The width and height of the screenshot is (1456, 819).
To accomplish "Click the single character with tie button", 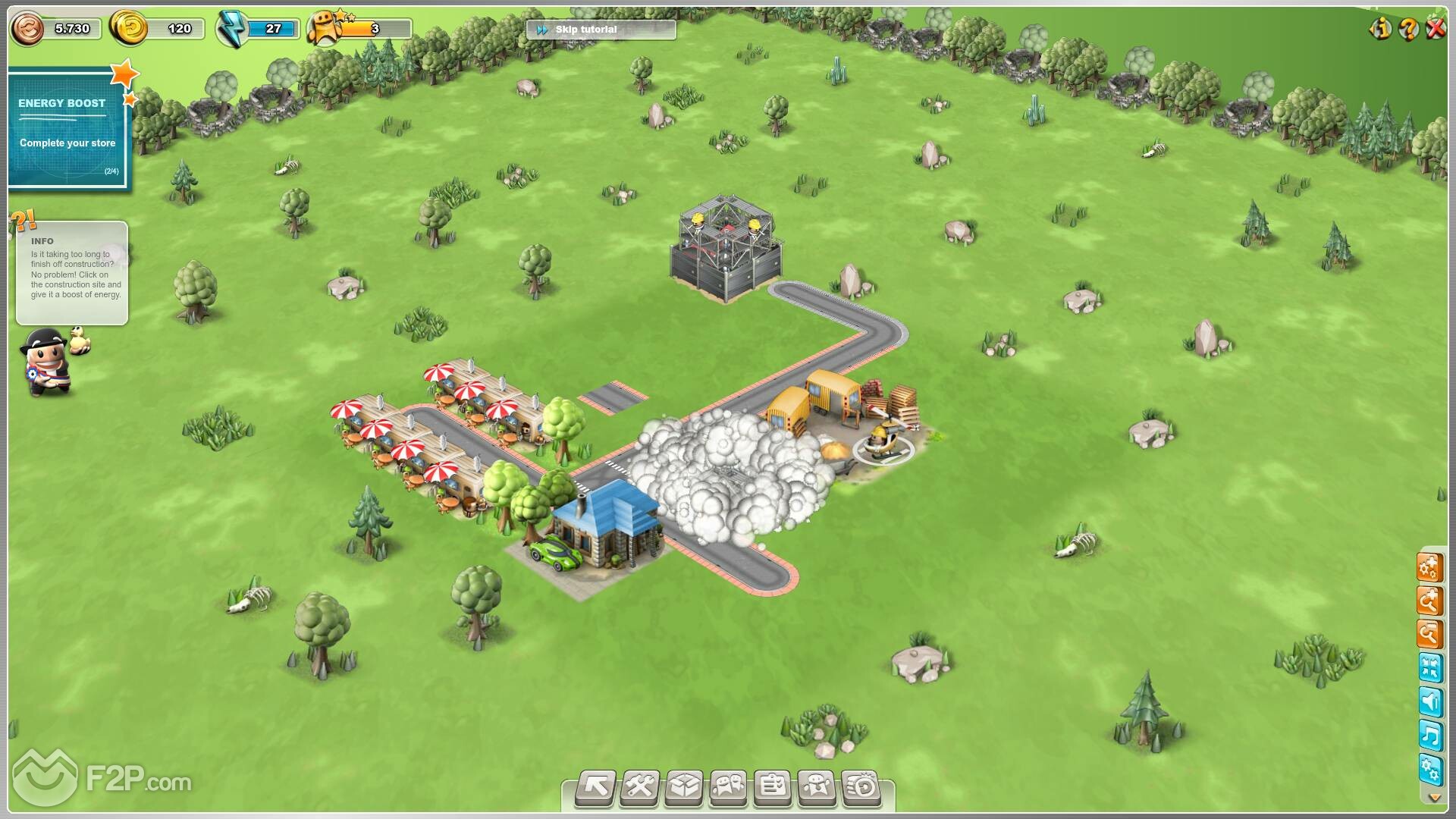I will [817, 787].
